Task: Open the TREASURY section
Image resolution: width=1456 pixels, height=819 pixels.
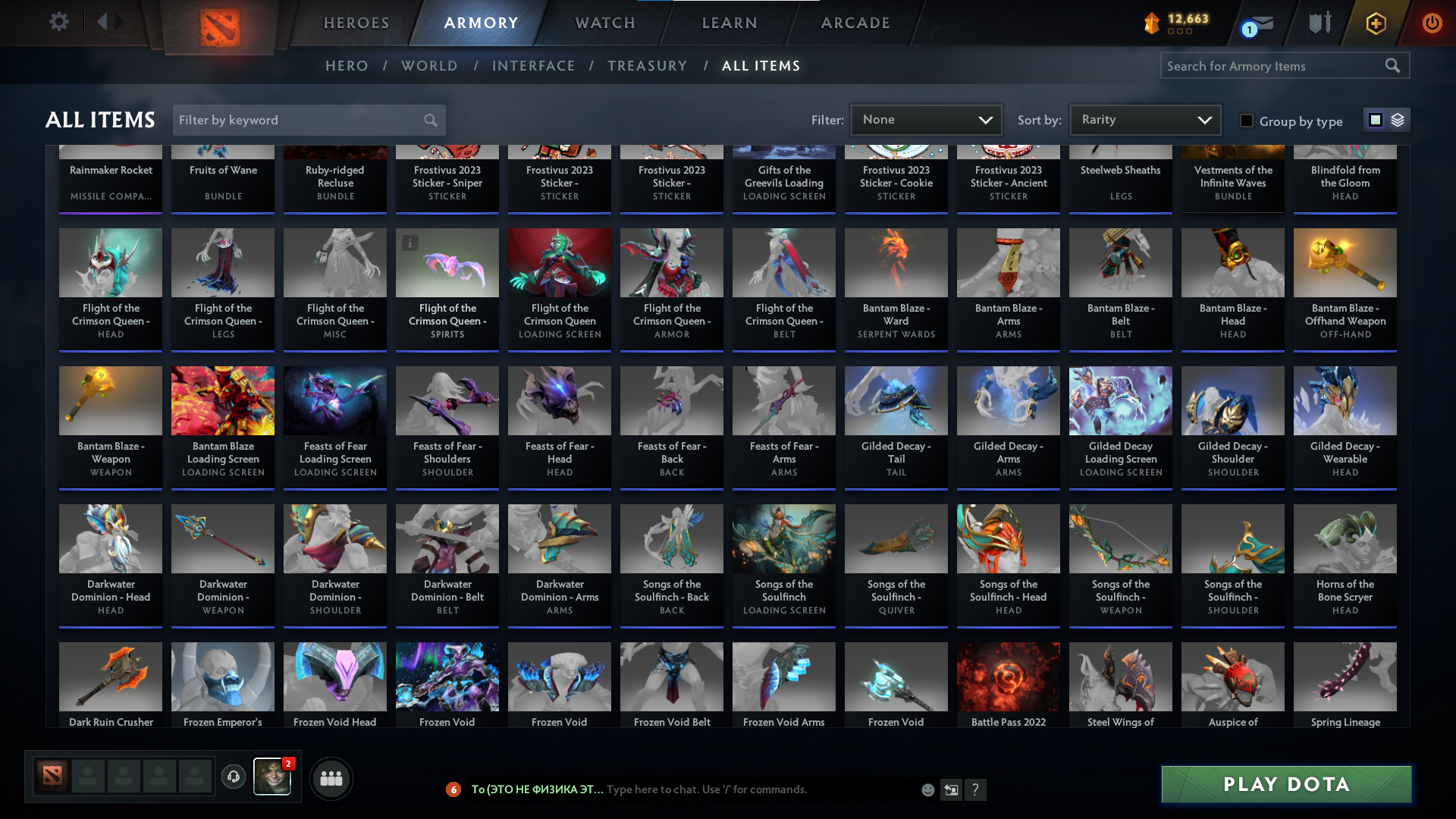Action: pyautogui.click(x=647, y=66)
